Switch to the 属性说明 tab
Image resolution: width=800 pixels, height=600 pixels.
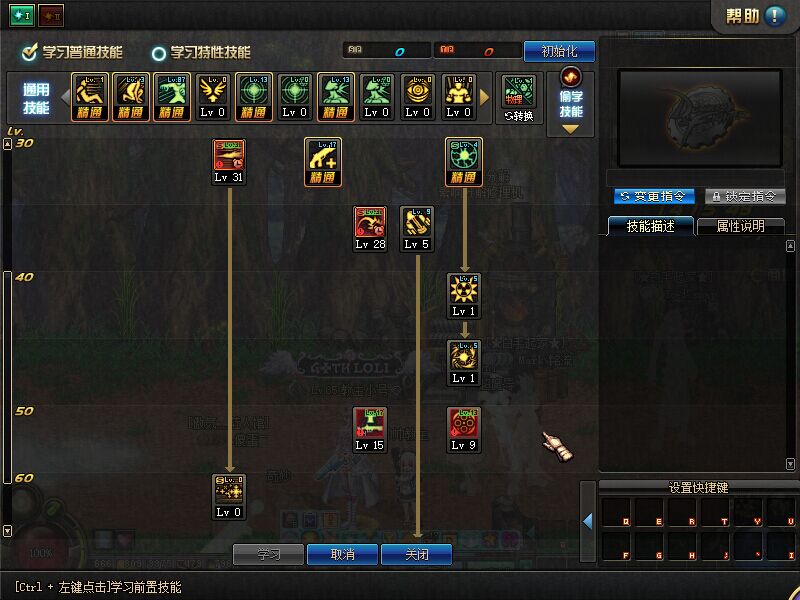point(740,226)
